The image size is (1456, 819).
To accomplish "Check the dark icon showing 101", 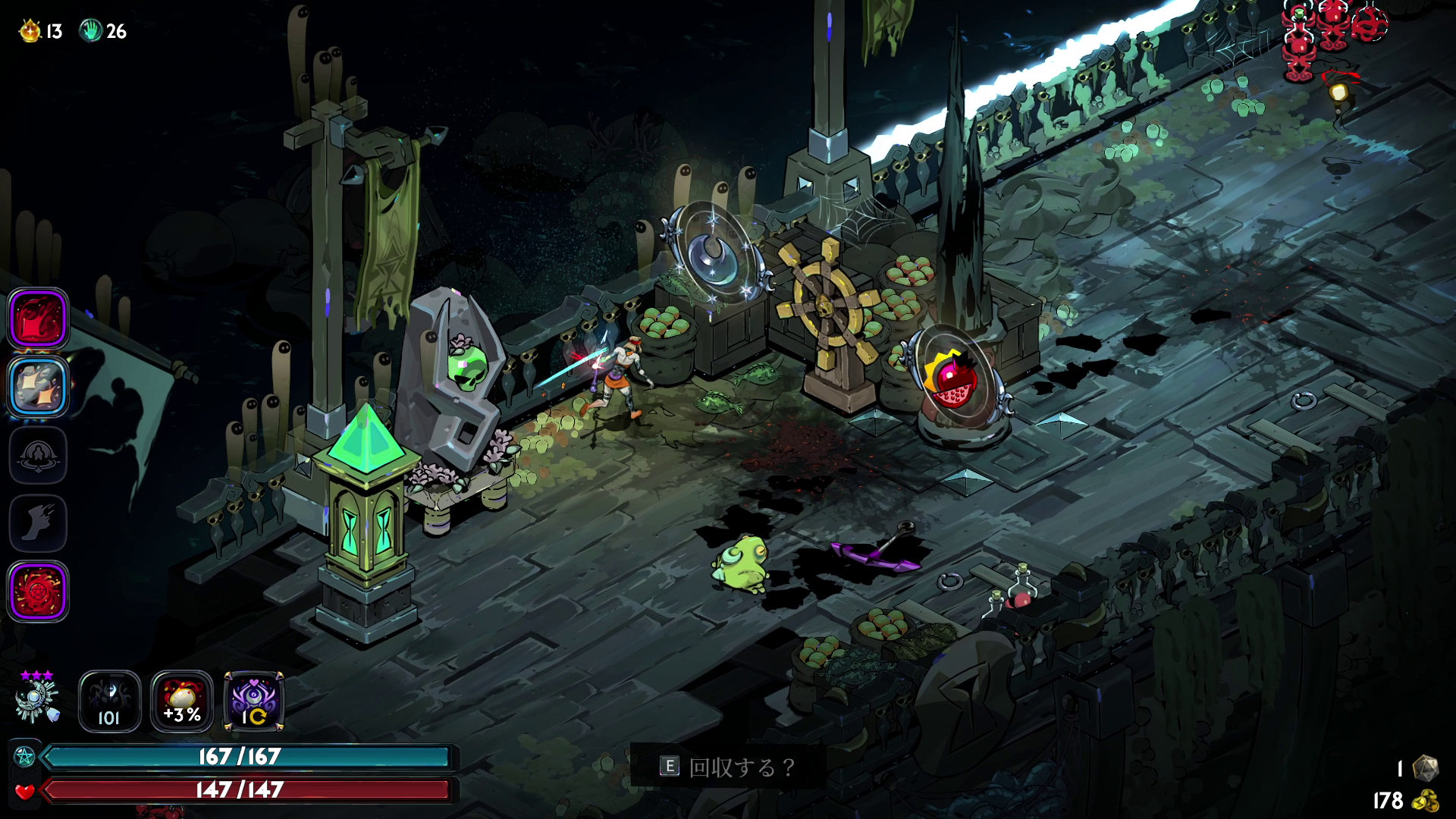I will coord(109,701).
